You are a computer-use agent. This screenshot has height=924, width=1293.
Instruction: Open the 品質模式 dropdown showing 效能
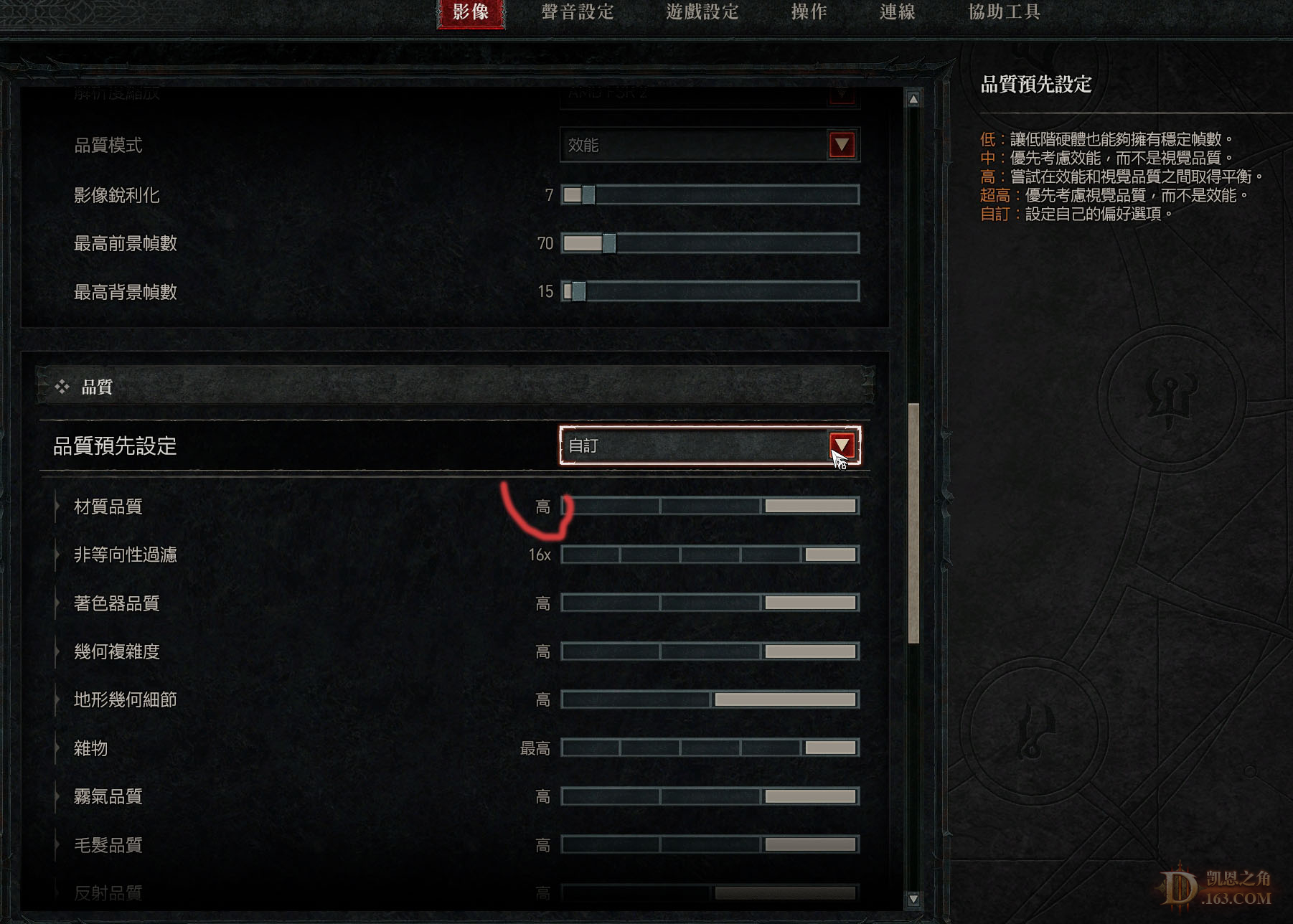coord(710,146)
